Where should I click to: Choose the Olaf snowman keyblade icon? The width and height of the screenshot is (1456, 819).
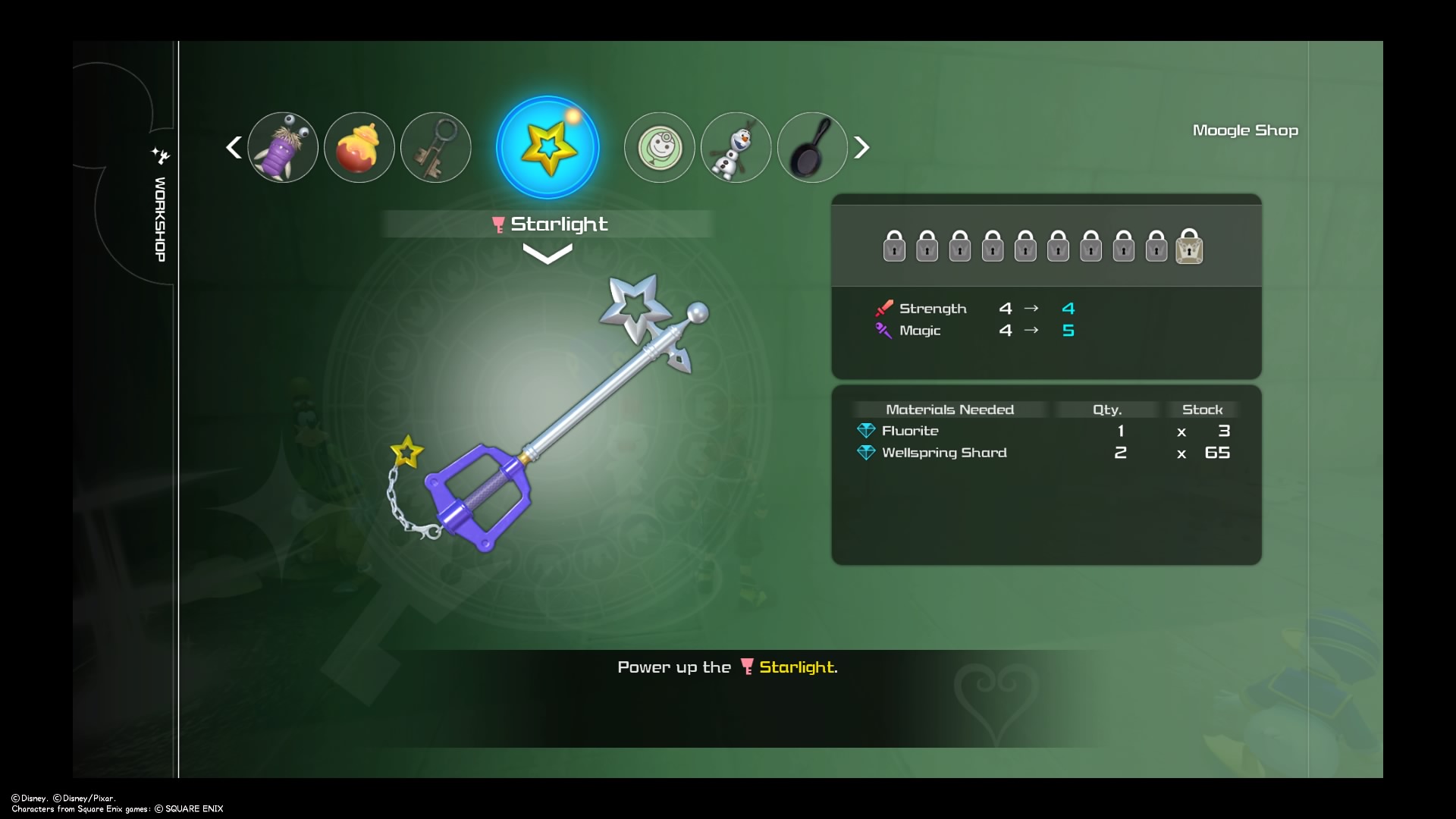point(736,147)
